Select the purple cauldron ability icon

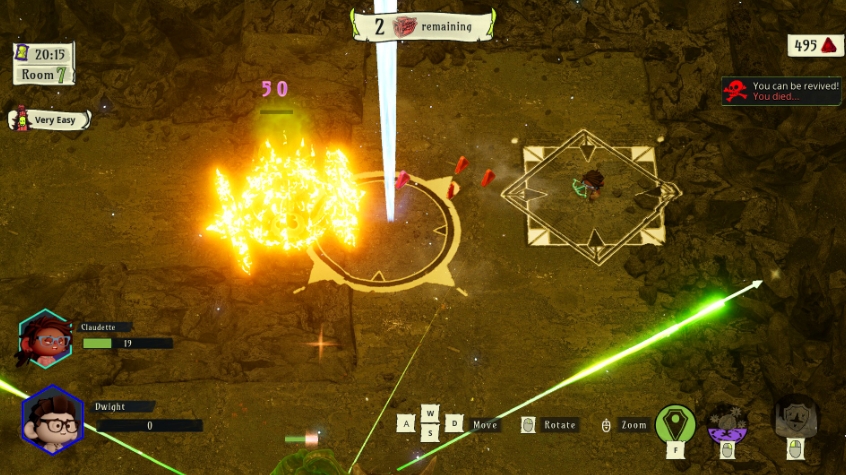coord(727,423)
